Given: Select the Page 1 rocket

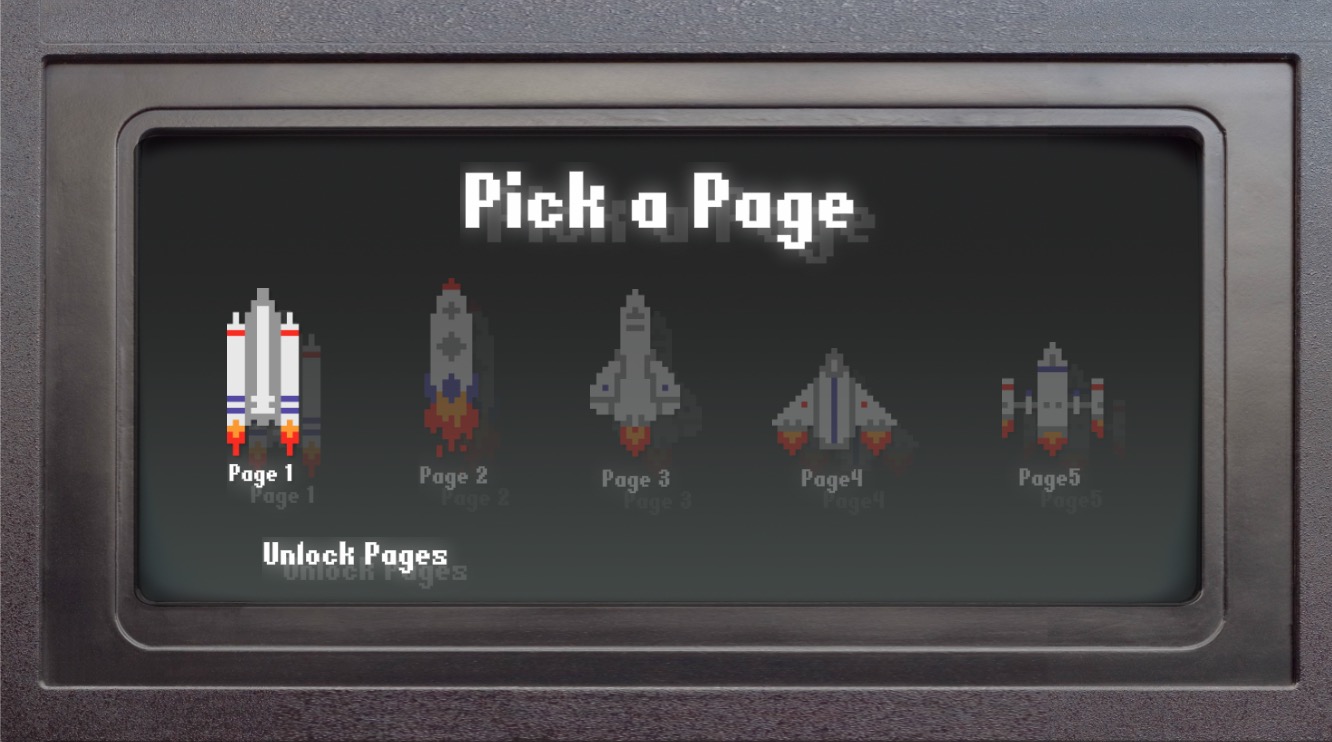Looking at the screenshot, I should [x=261, y=370].
